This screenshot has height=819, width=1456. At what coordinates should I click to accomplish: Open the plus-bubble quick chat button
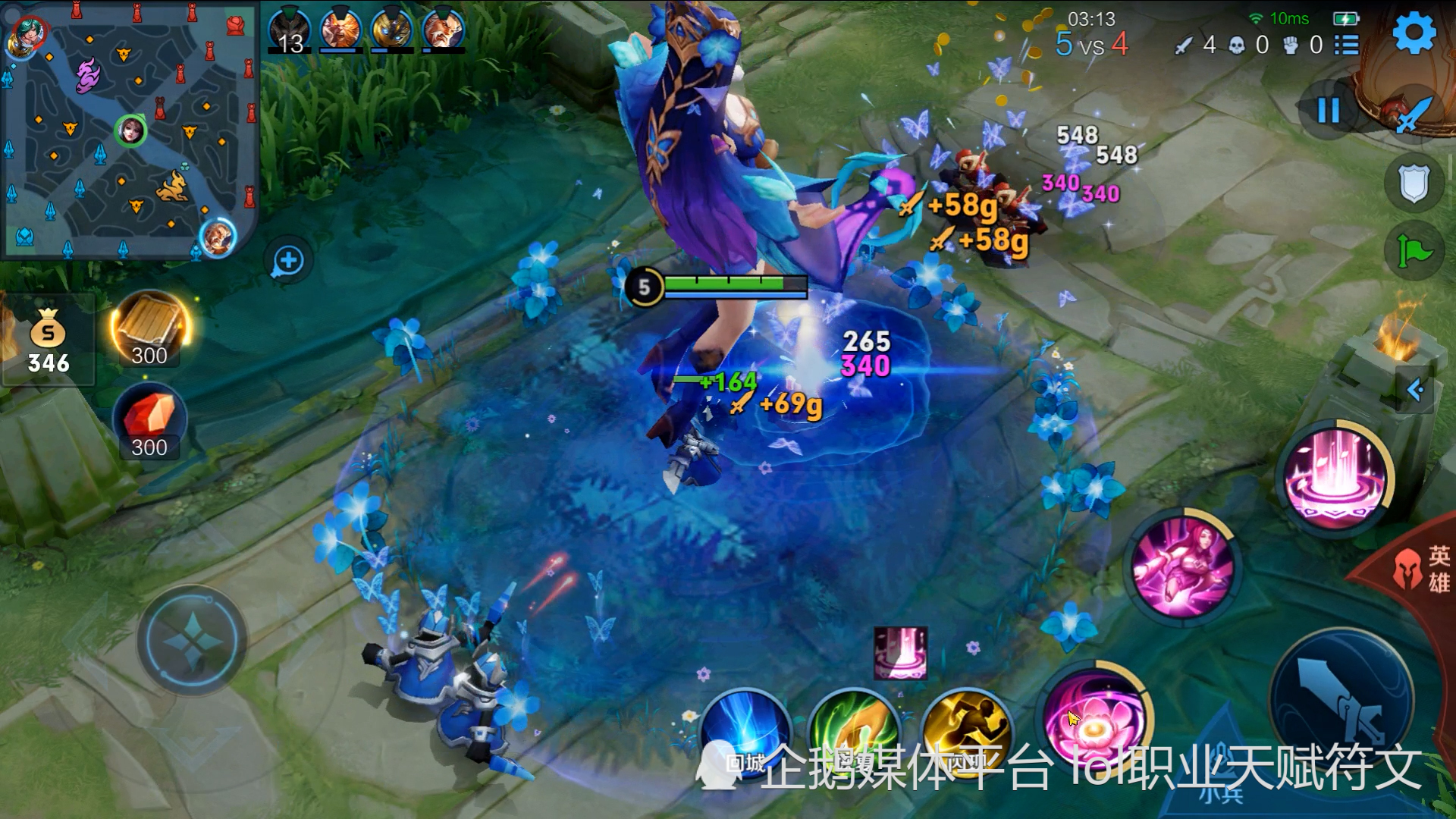point(288,262)
